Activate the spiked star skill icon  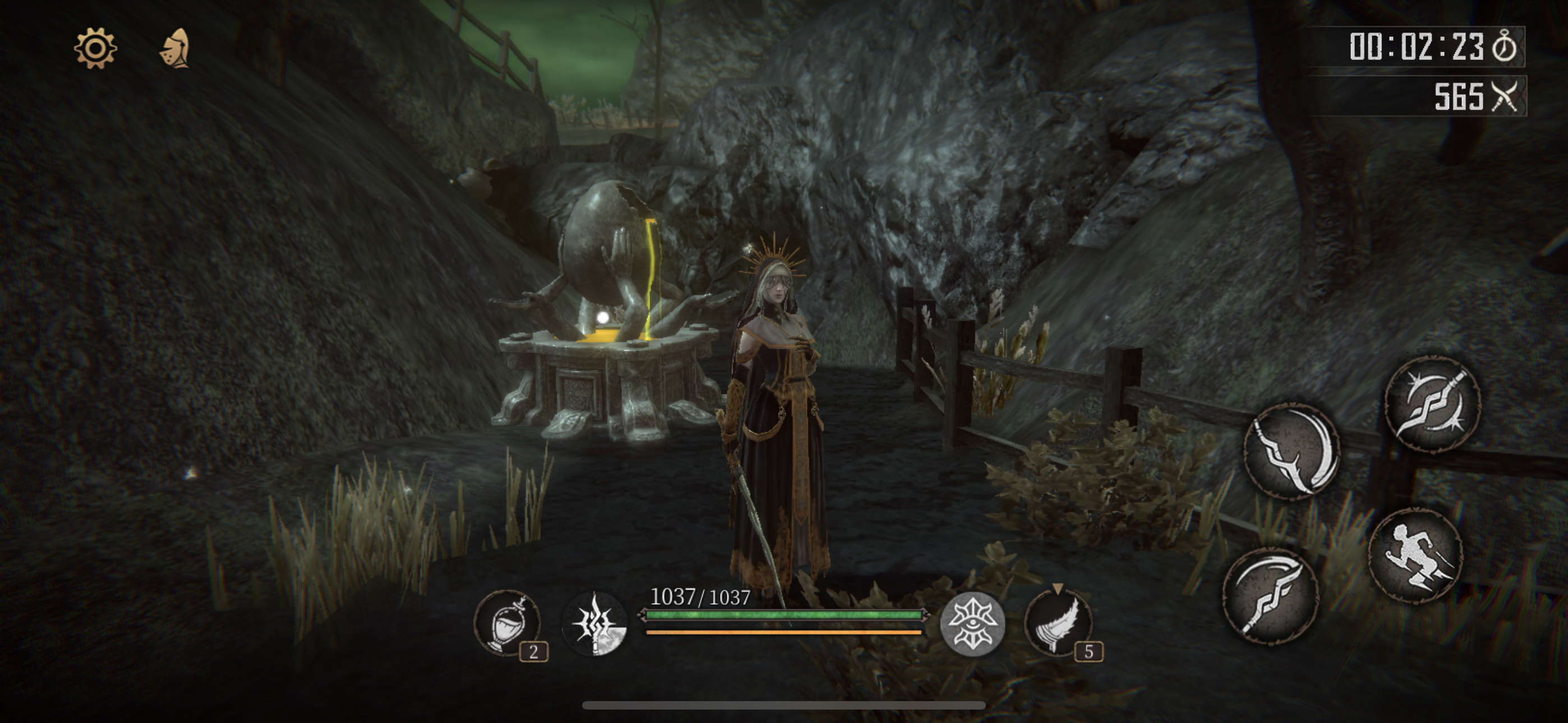594,624
